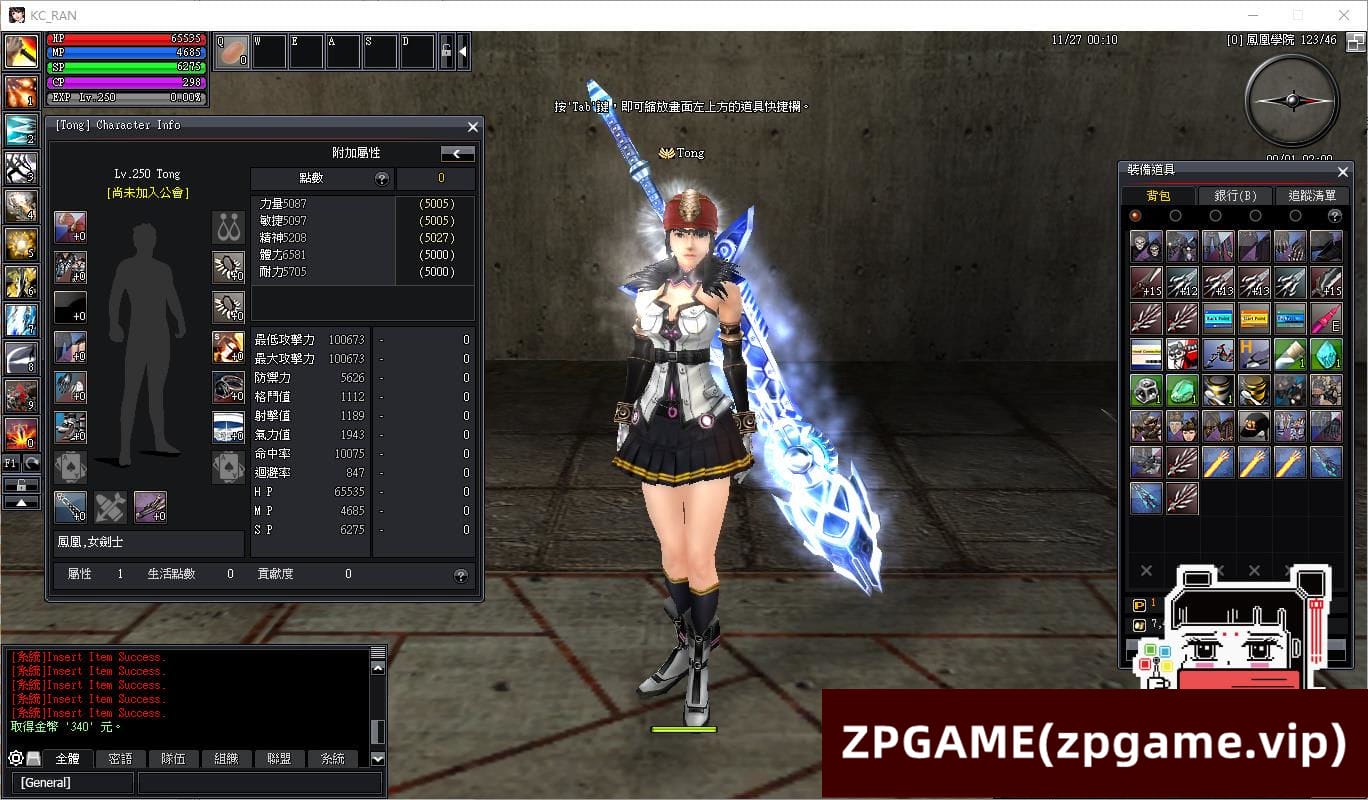Close the 裝備道具 inventory panel
The height and width of the screenshot is (800, 1368).
[1342, 172]
